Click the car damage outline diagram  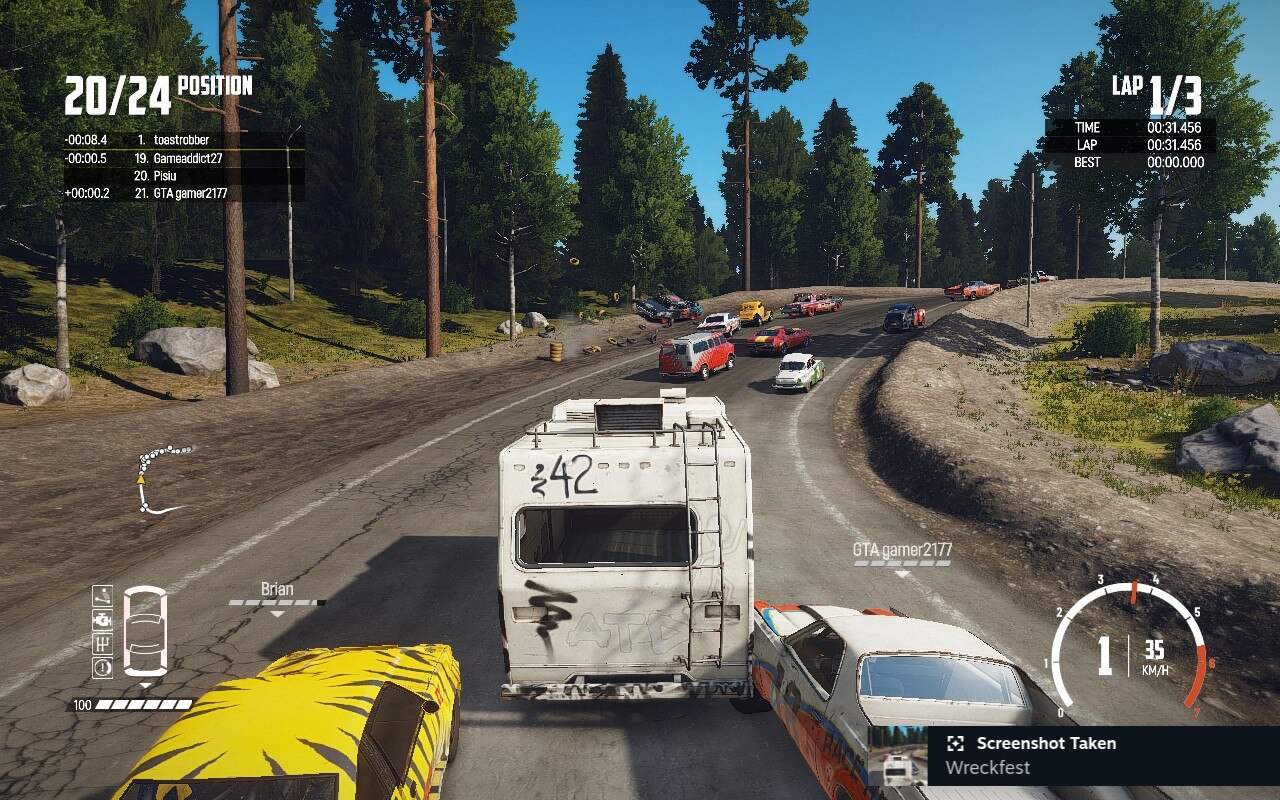tap(145, 630)
